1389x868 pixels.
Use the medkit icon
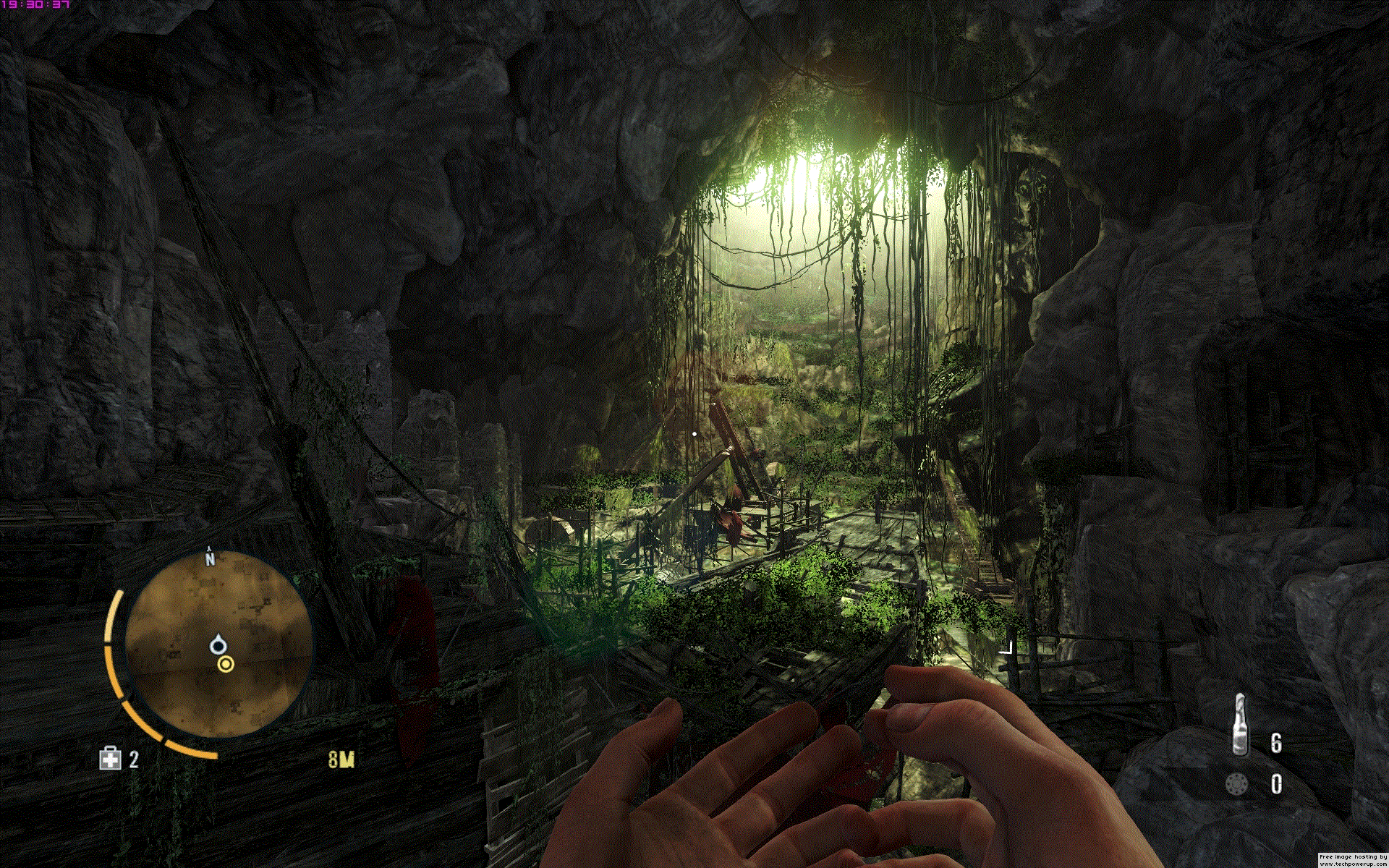point(110,758)
